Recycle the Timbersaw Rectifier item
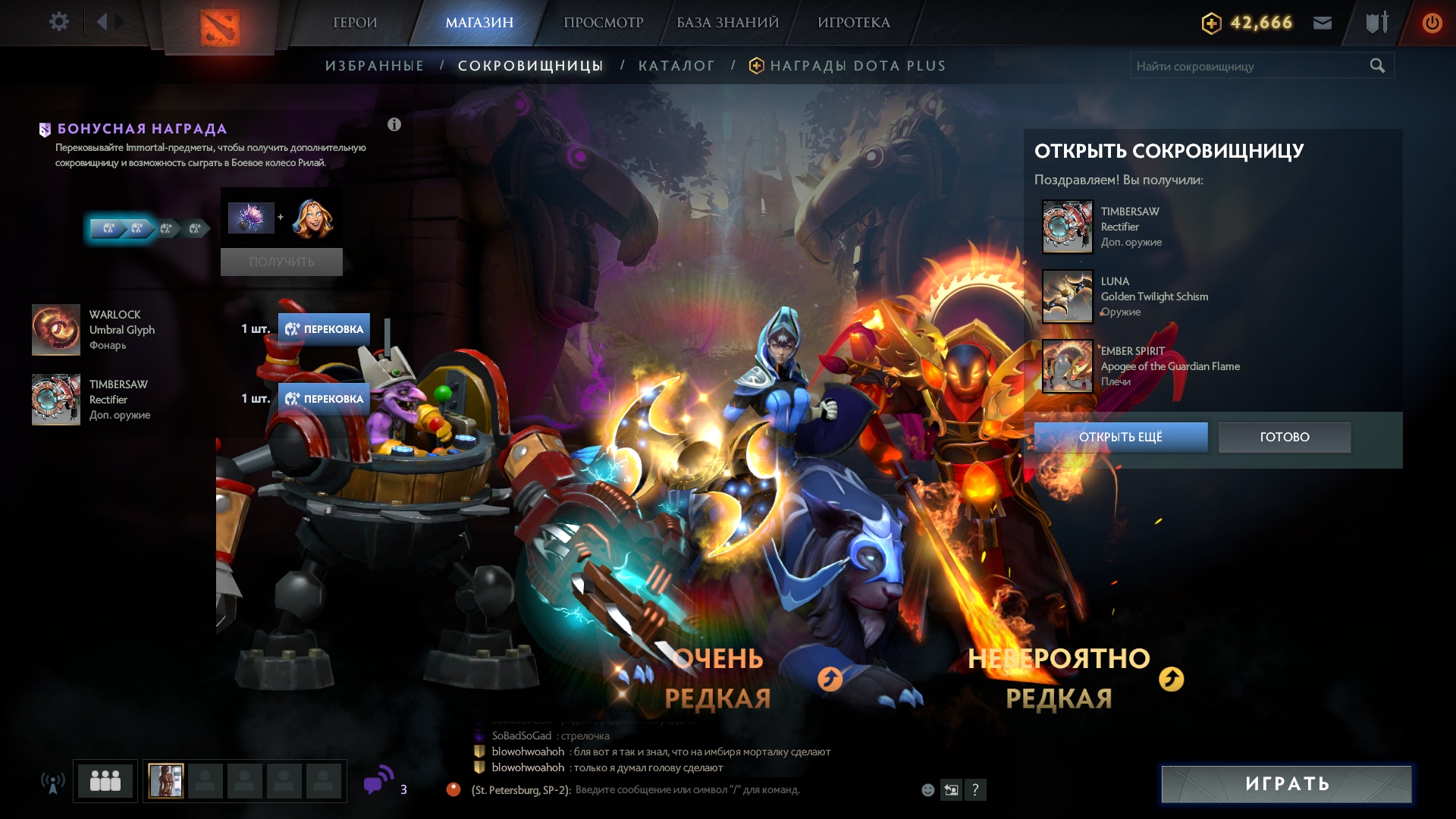 (x=324, y=399)
